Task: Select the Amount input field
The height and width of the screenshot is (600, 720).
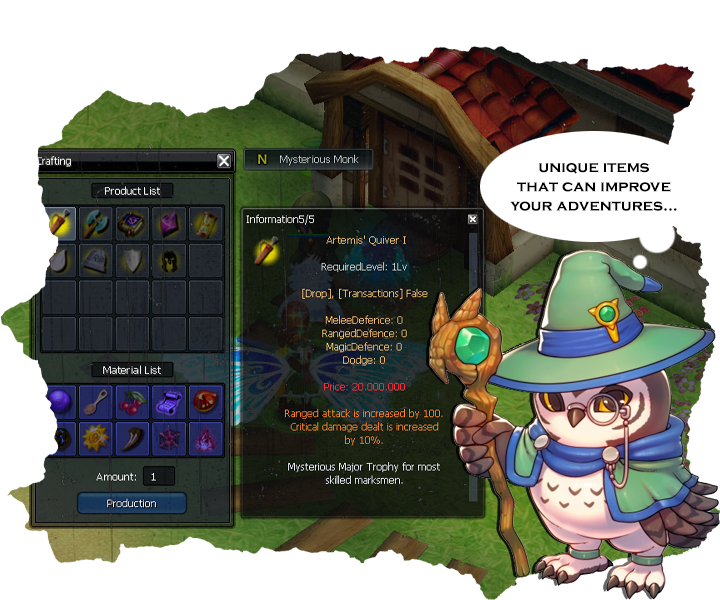Action: tap(158, 476)
